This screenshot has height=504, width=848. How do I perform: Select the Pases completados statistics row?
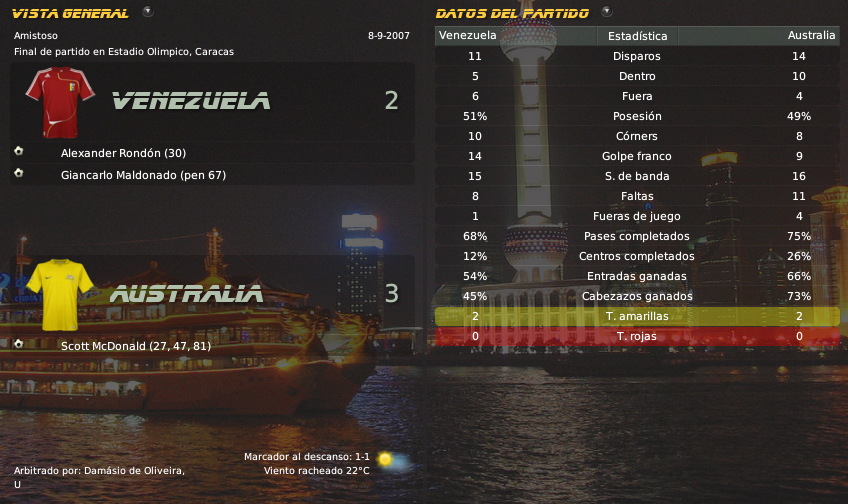(x=637, y=236)
